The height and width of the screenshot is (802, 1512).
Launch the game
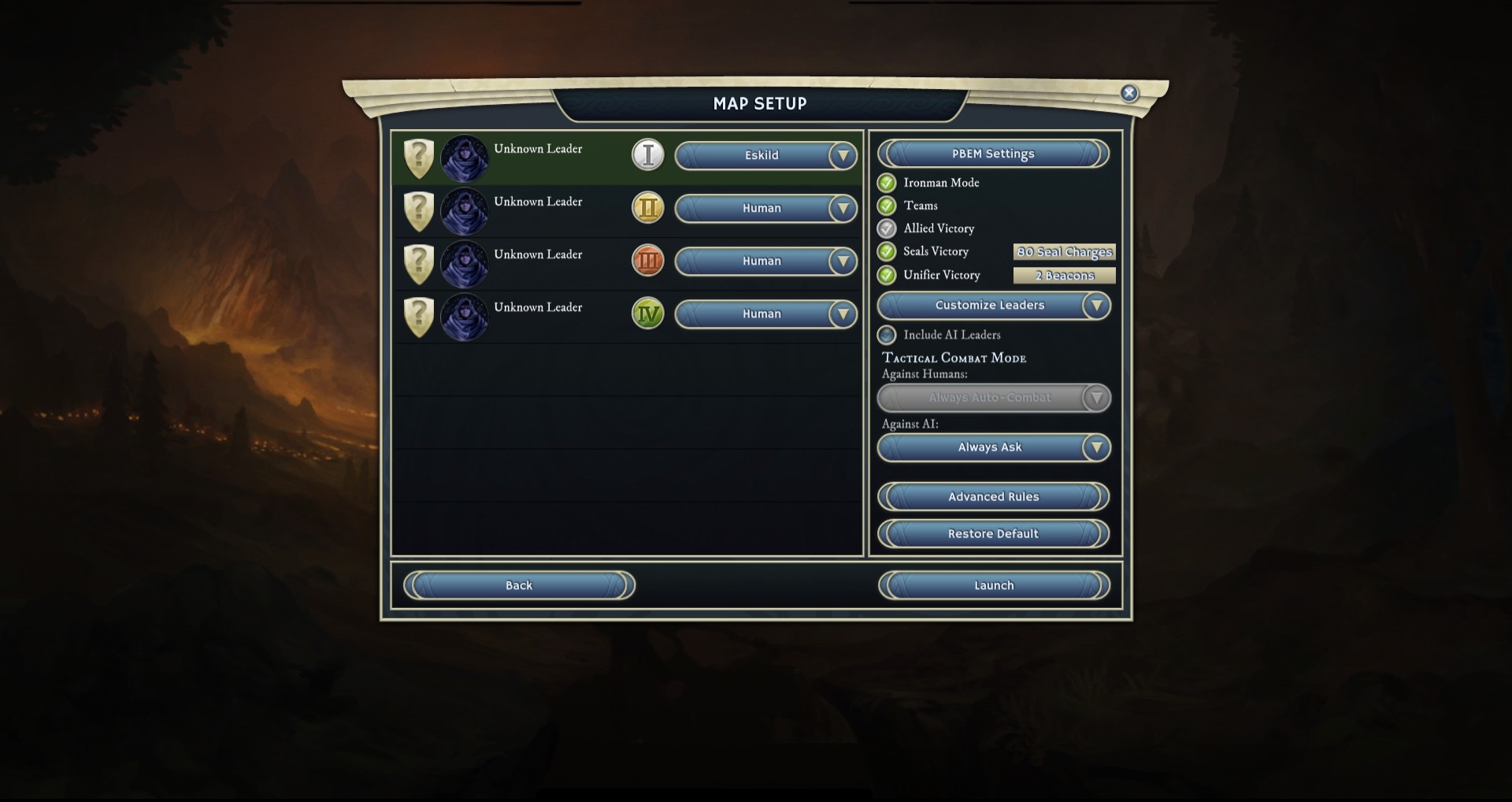click(x=993, y=585)
